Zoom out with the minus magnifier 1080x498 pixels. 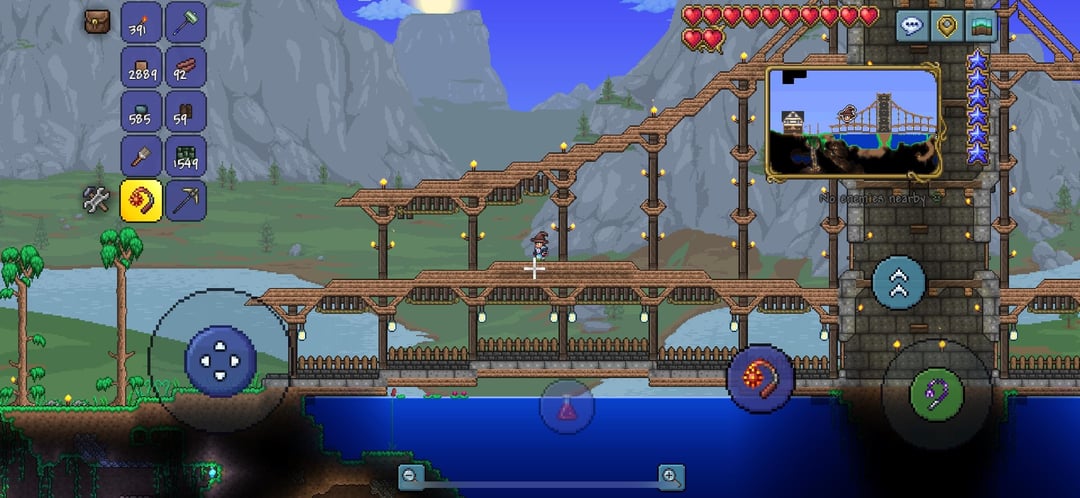pos(410,477)
